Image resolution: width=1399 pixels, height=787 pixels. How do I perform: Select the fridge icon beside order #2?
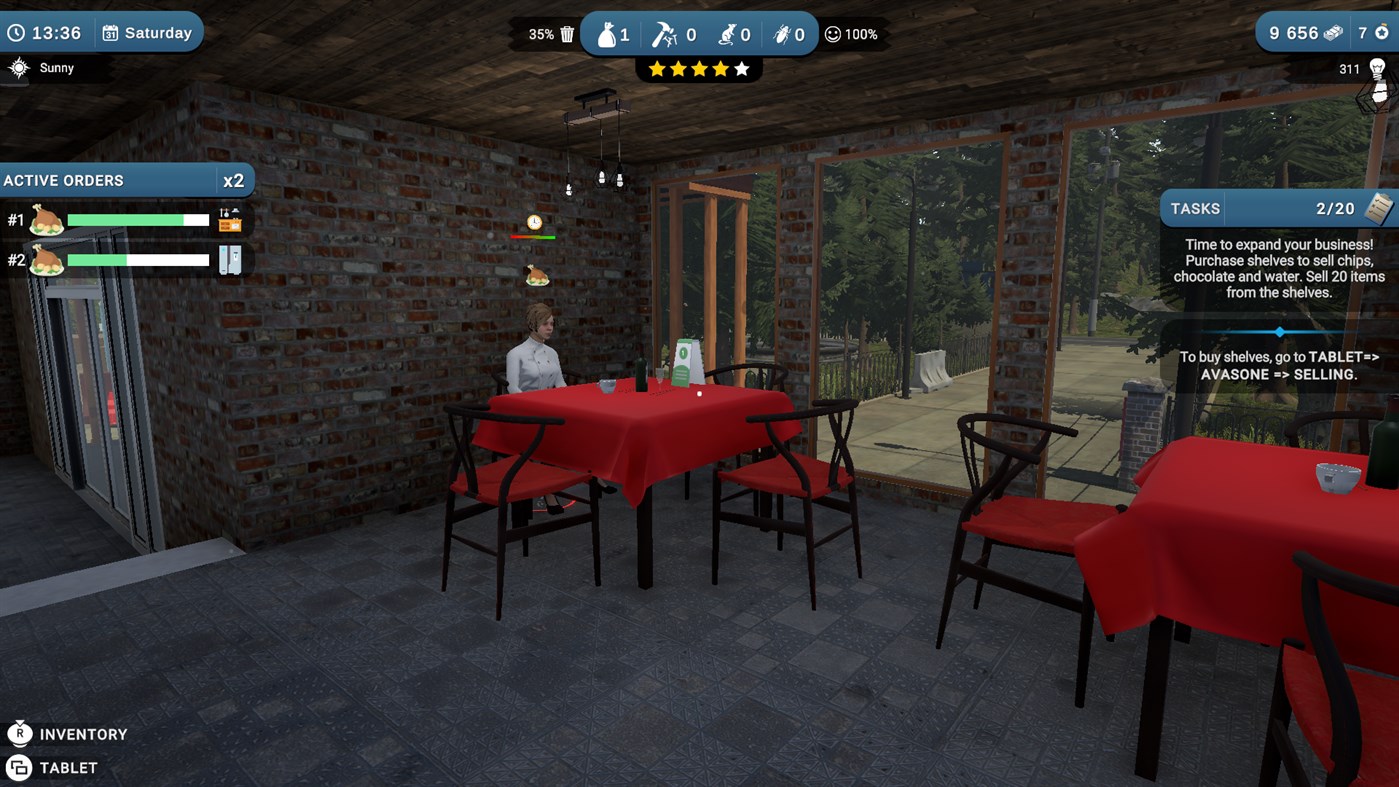pos(229,260)
